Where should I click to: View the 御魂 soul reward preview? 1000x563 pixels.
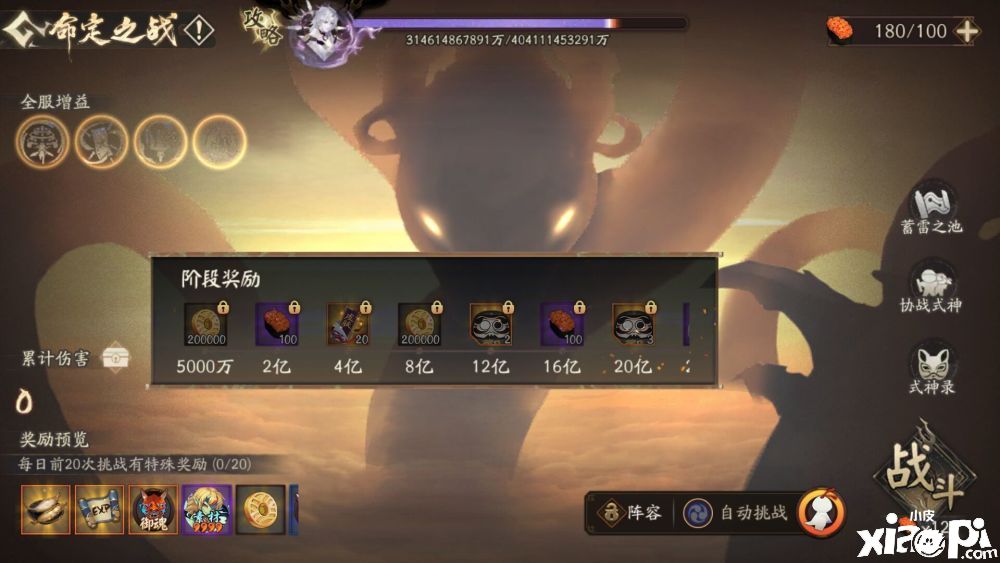(x=153, y=510)
